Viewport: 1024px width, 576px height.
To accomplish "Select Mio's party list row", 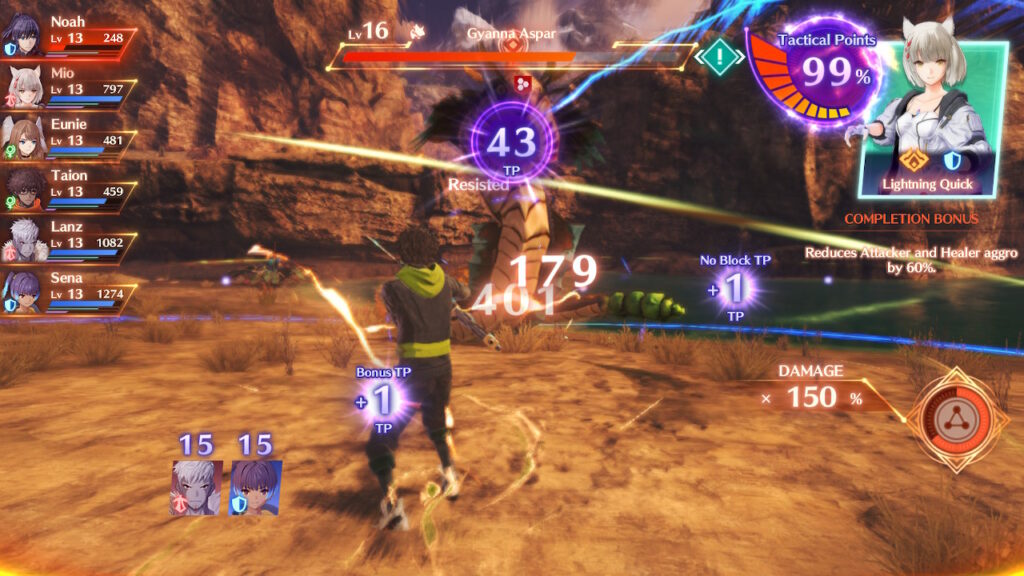I will [x=68, y=82].
